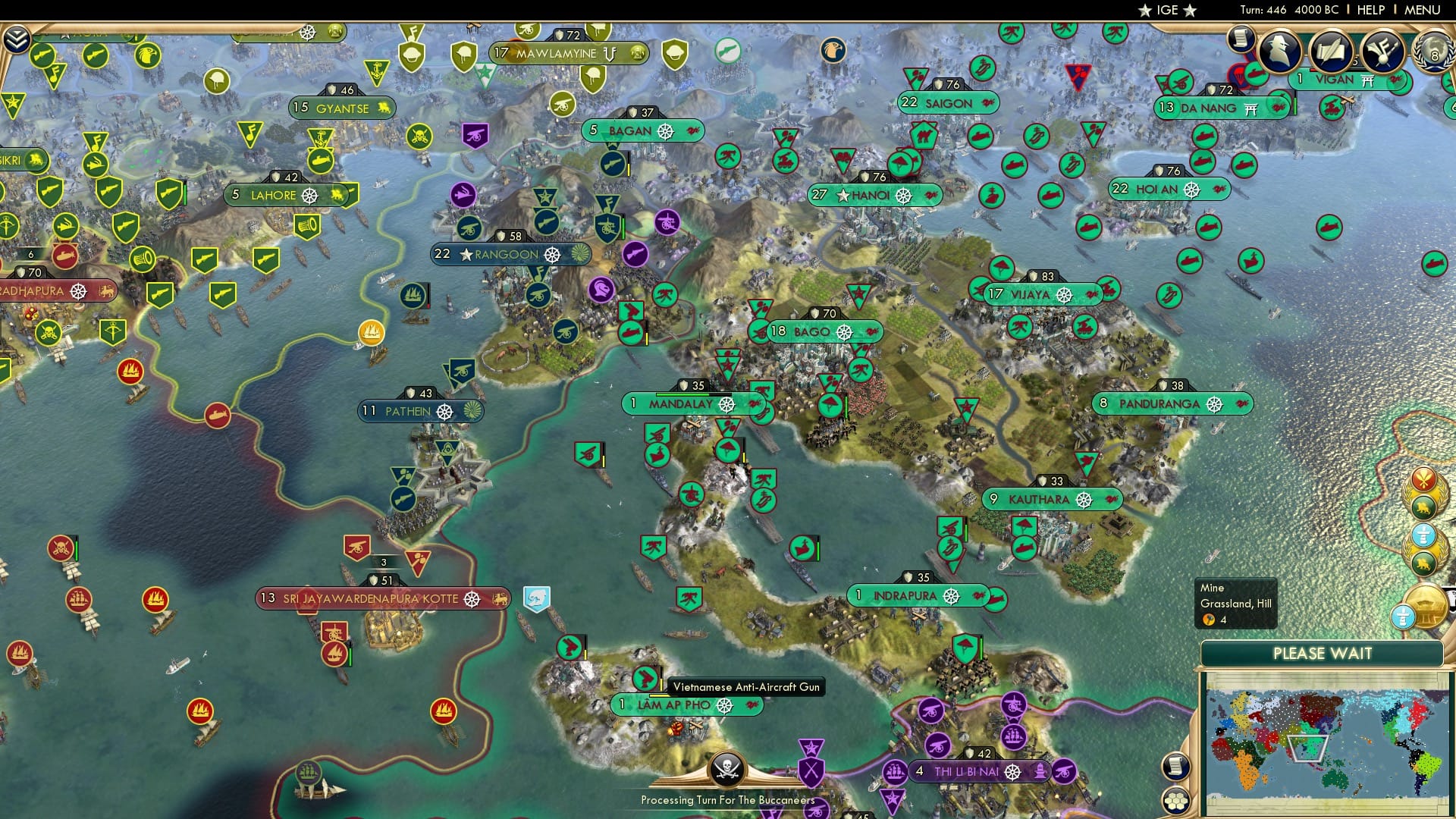
Task: Toggle strategic view with the hex-tiles icon
Action: pos(1175,802)
